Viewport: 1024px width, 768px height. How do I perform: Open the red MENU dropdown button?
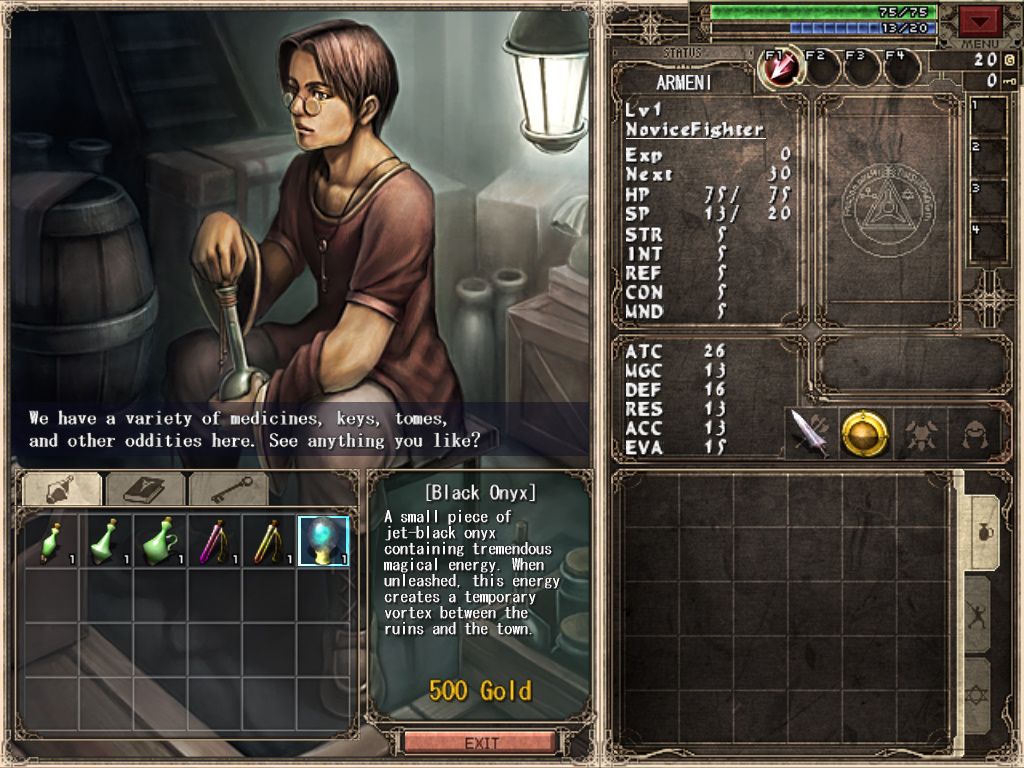(x=980, y=20)
